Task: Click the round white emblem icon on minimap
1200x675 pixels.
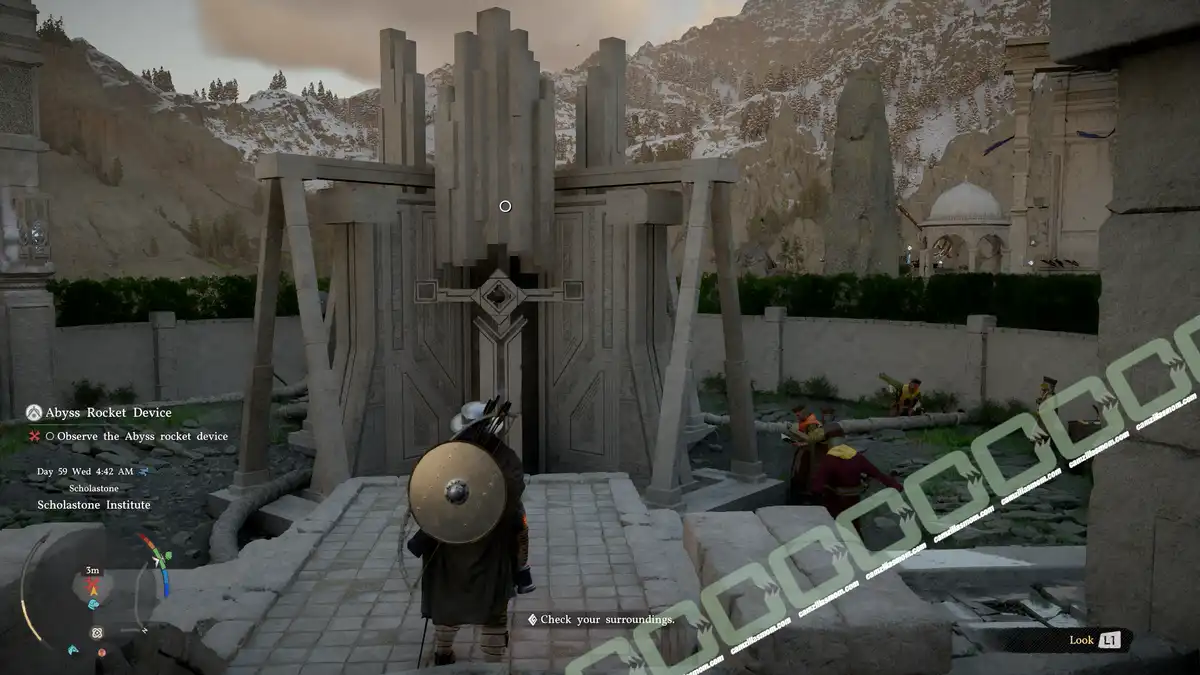Action: point(97,633)
